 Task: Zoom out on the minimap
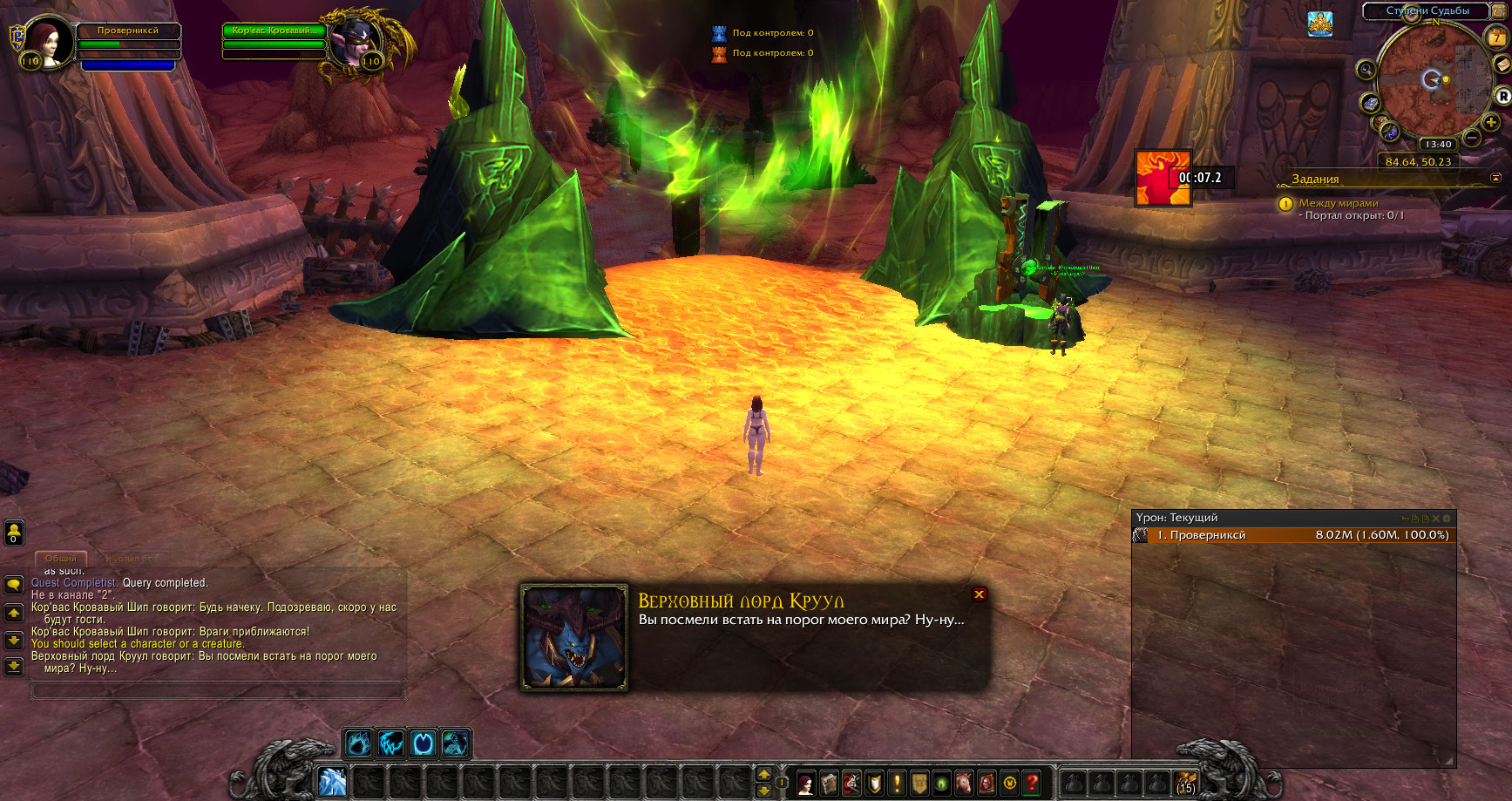(x=1472, y=138)
